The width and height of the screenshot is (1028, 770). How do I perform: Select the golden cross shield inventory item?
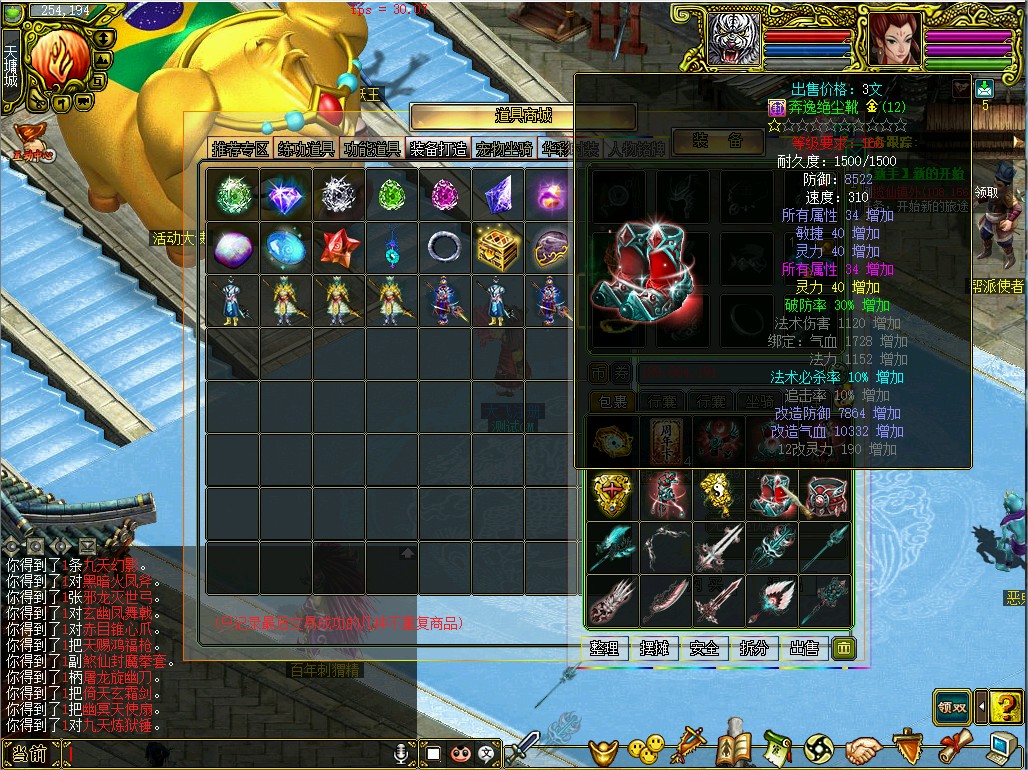(x=611, y=494)
